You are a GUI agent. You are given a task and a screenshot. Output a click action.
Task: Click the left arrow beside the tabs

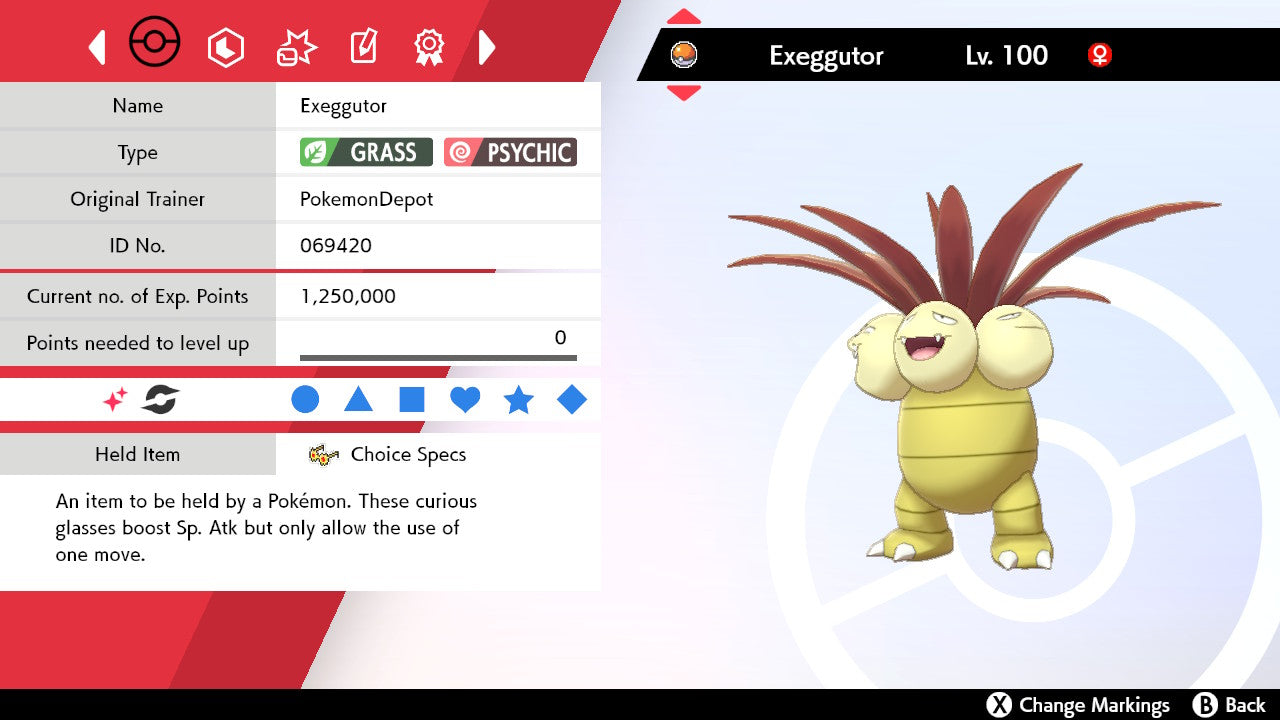click(97, 47)
